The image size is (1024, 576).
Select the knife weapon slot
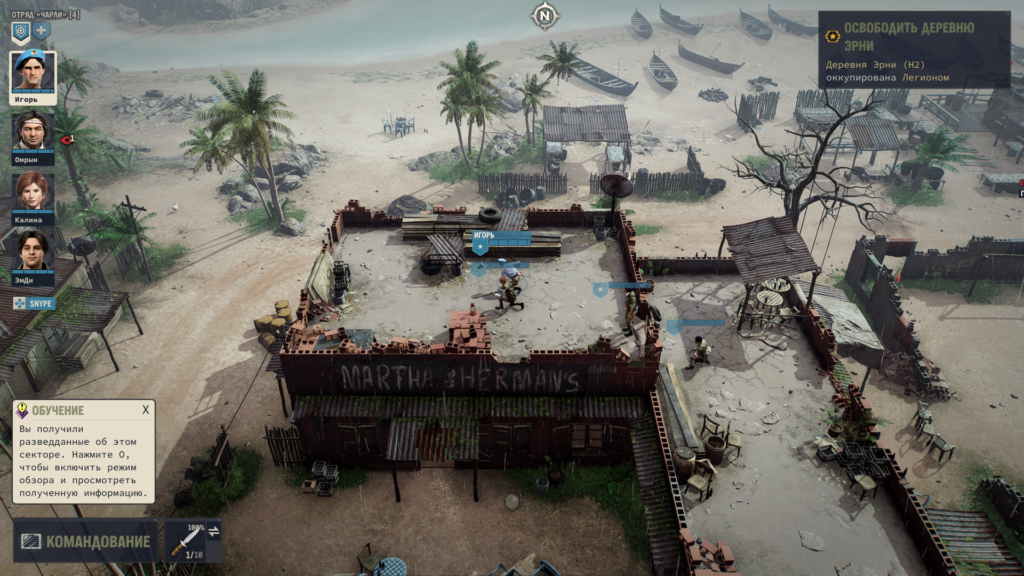pos(186,541)
